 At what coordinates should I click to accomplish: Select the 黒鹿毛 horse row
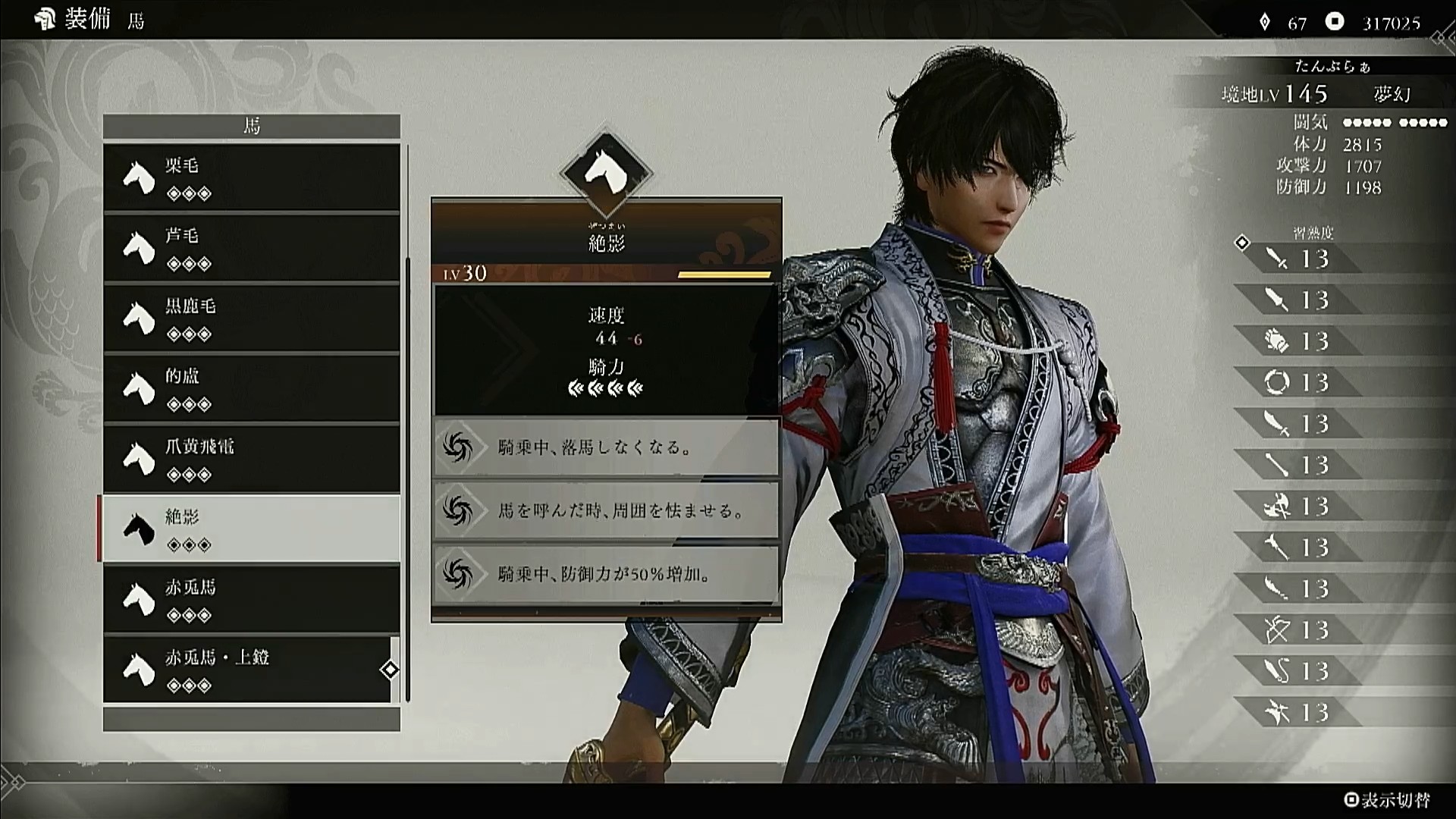[251, 318]
